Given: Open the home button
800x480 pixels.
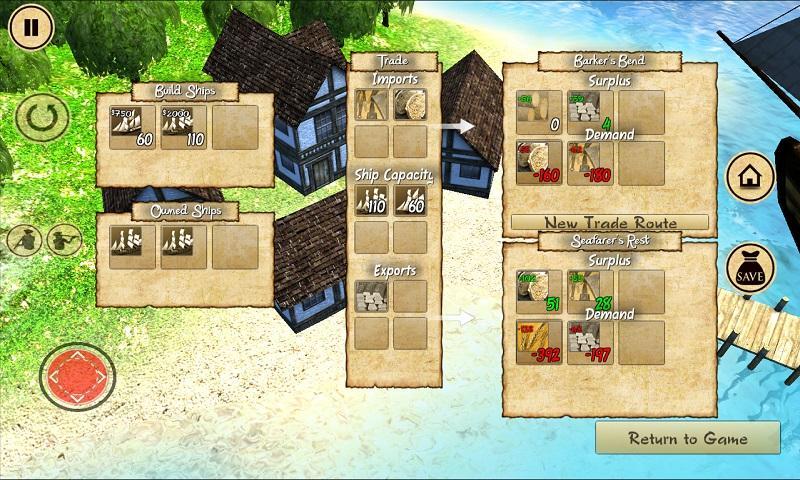Looking at the screenshot, I should click(750, 178).
